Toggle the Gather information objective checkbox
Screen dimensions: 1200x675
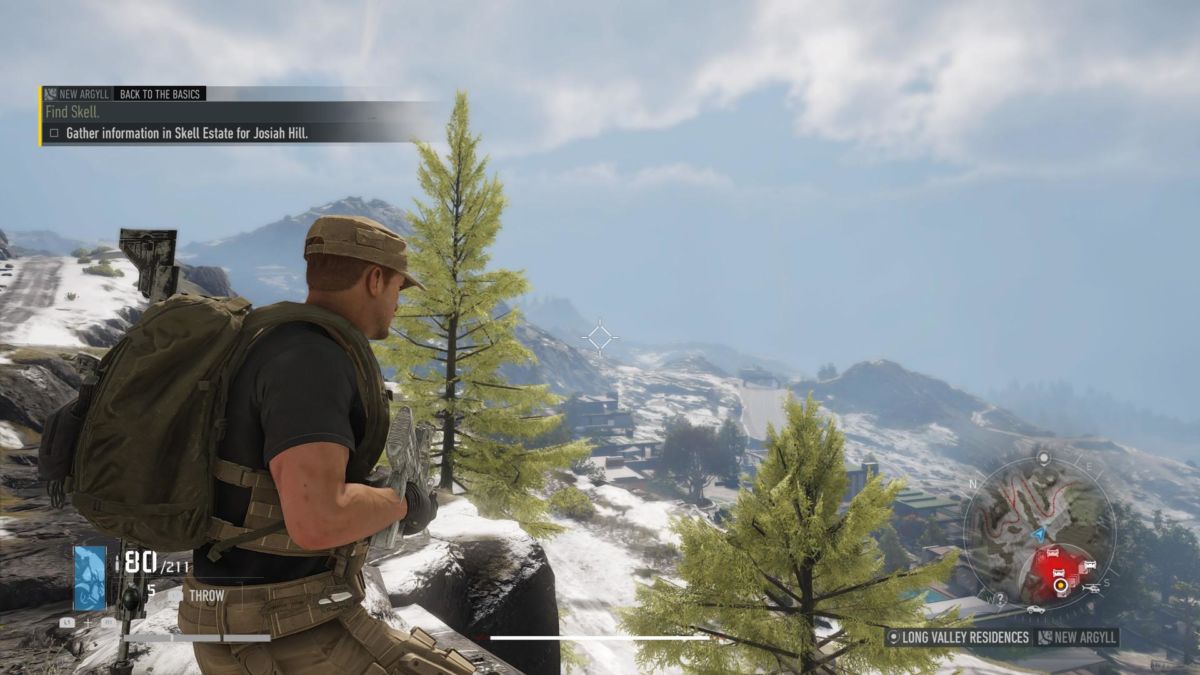54,133
